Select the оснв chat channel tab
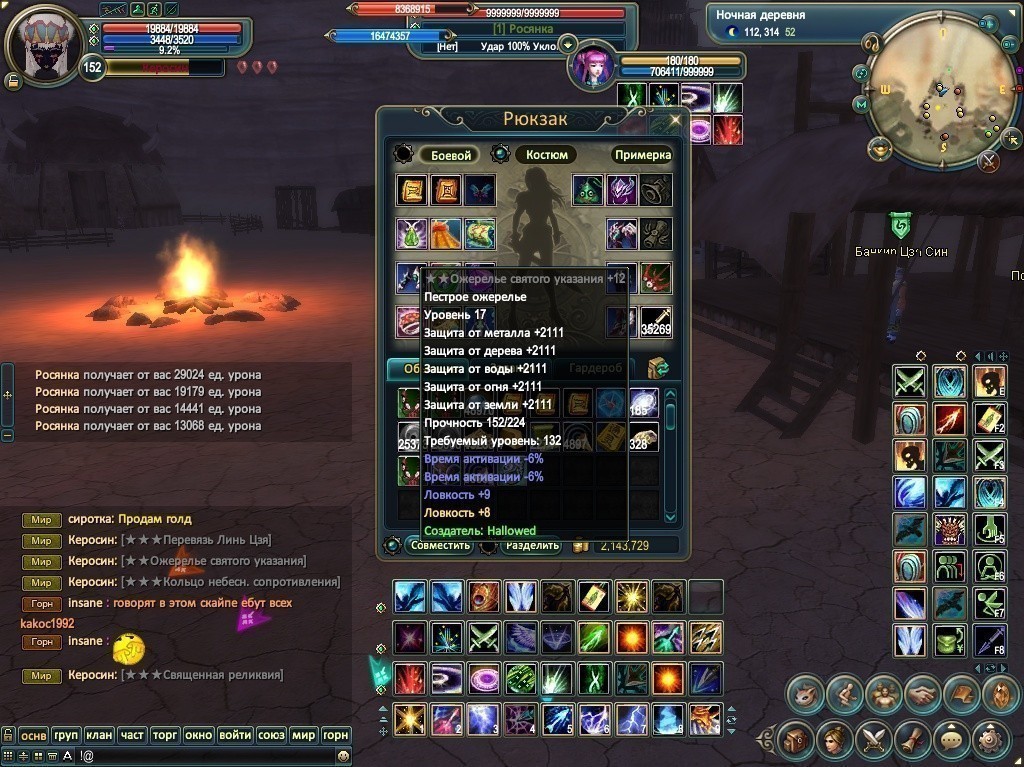 coord(34,735)
